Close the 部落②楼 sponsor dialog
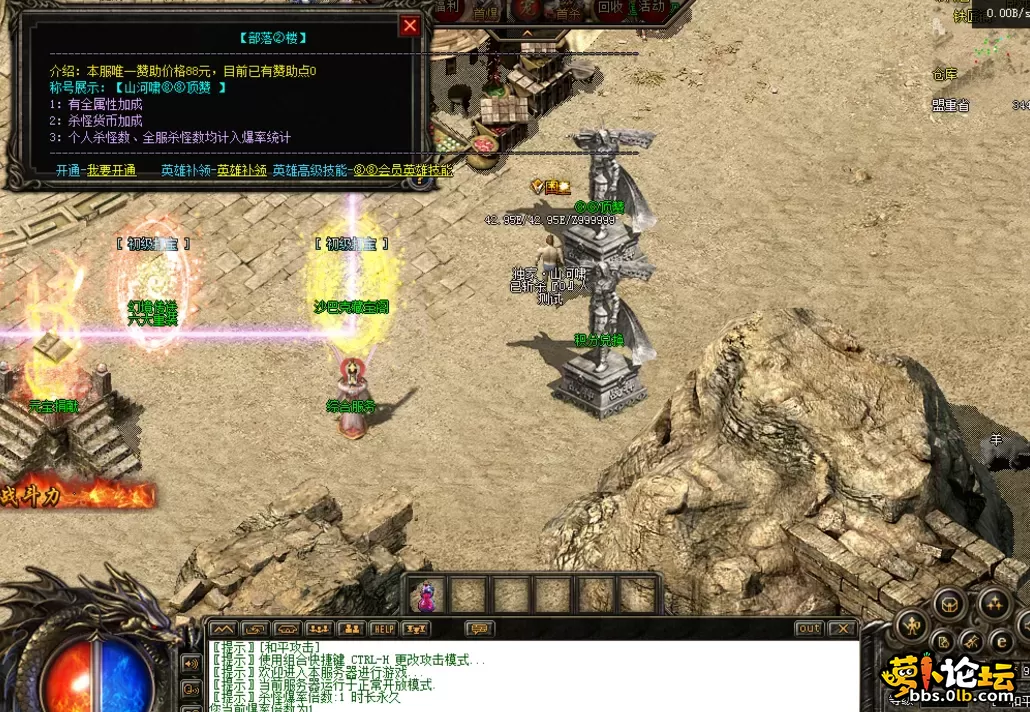Screen dimensions: 1030x712 coord(410,26)
